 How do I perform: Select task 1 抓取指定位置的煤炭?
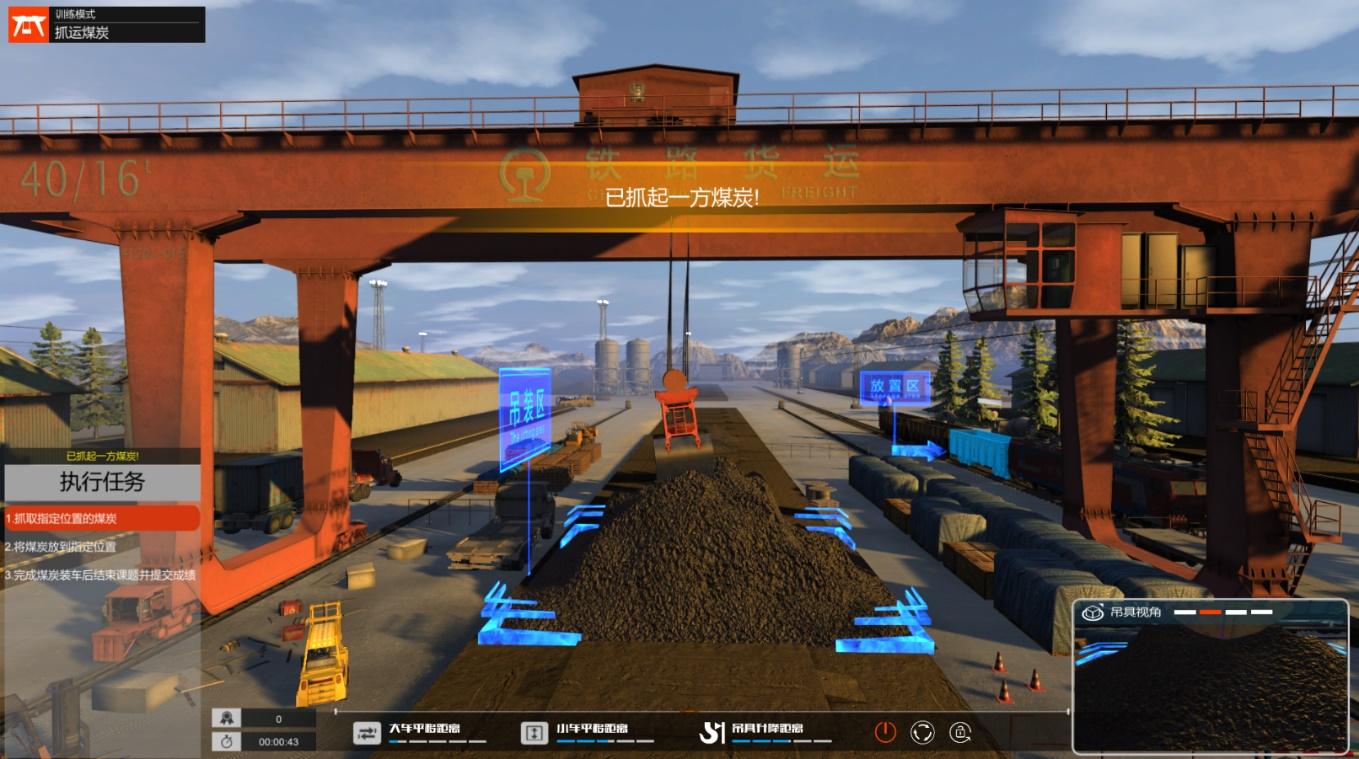click(x=101, y=518)
